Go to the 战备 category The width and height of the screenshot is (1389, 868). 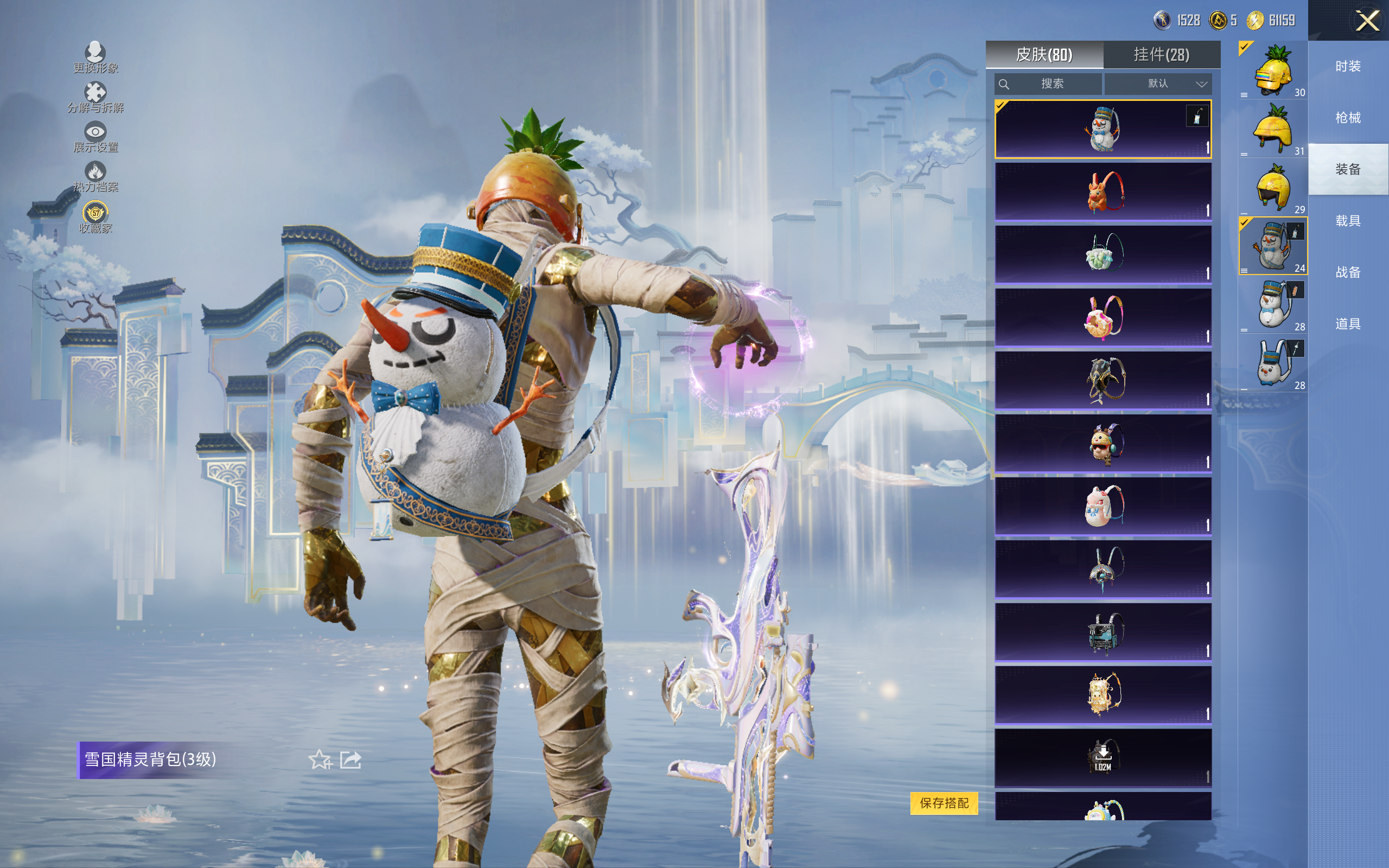coord(1348,272)
